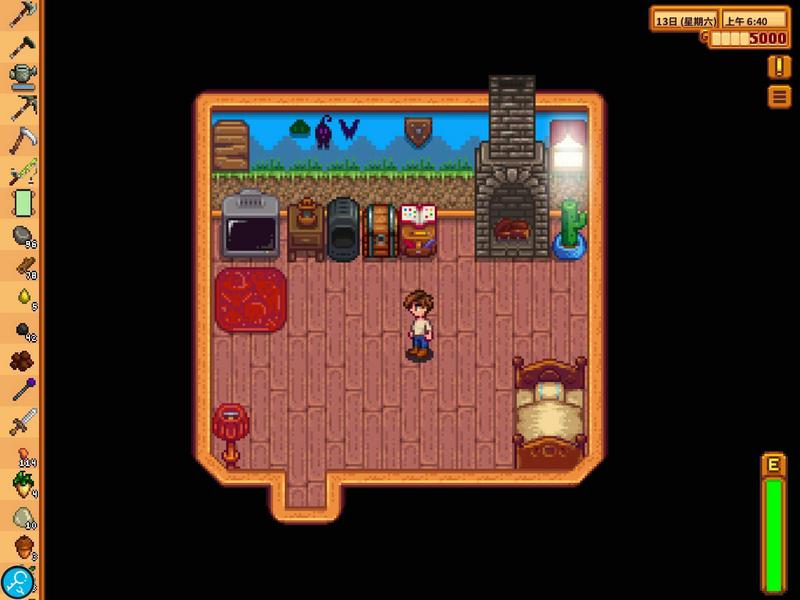Viewport: 800px width, 600px height.
Task: Choose the coal stack of 42
Action: (21, 330)
